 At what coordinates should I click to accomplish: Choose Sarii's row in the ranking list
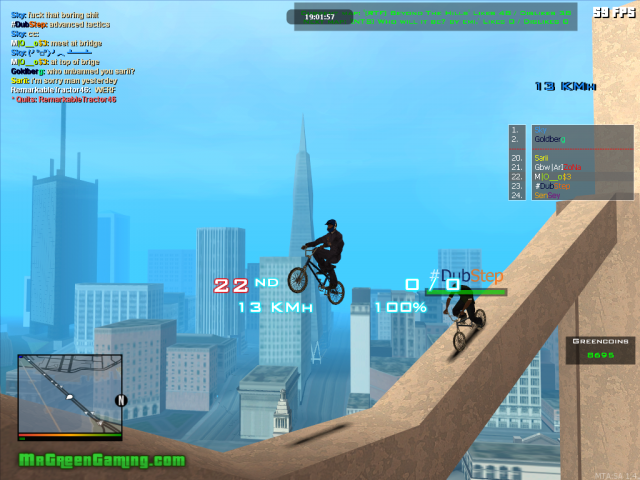[541, 158]
